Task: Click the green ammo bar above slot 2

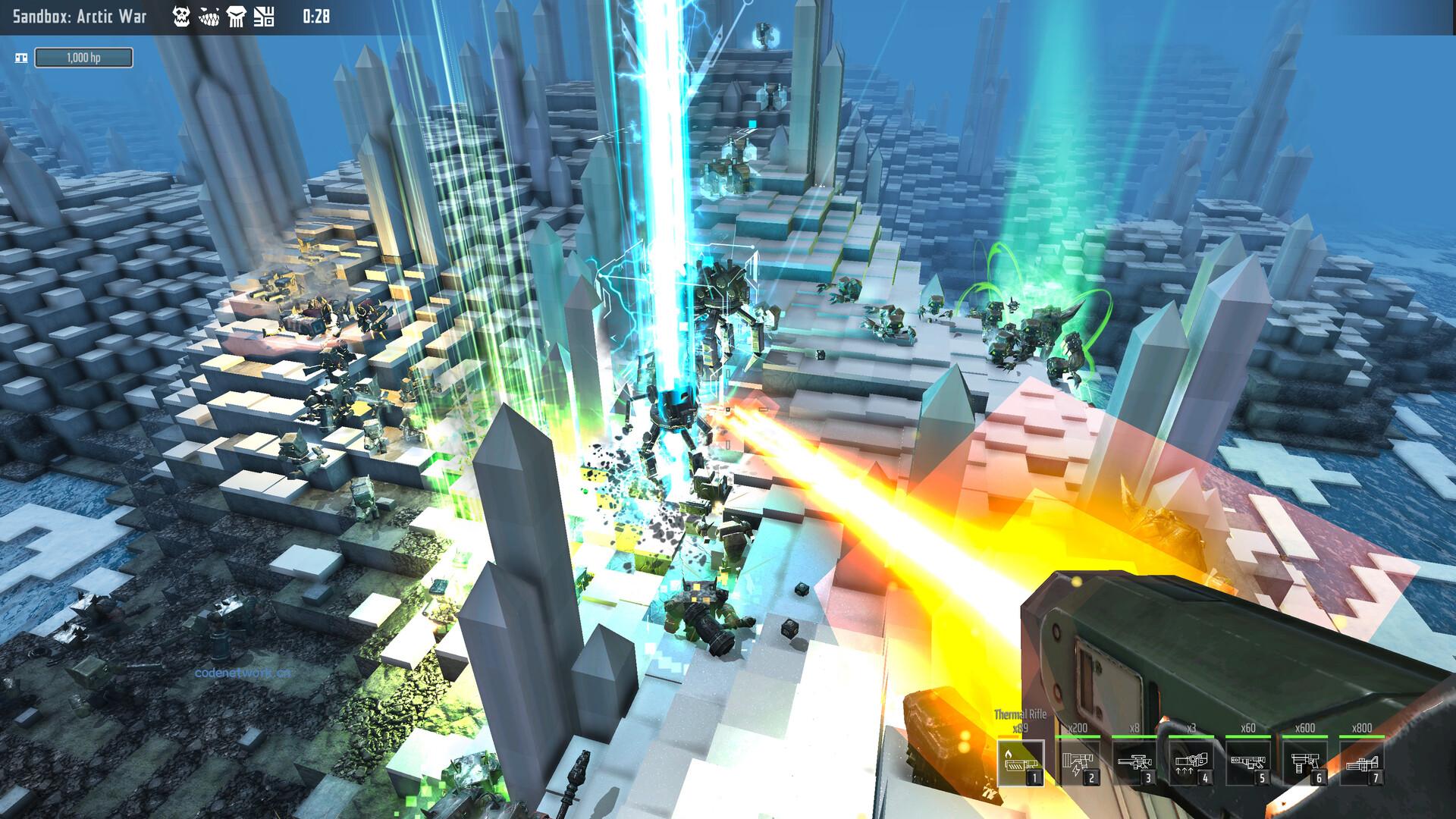Action: coord(1078,736)
